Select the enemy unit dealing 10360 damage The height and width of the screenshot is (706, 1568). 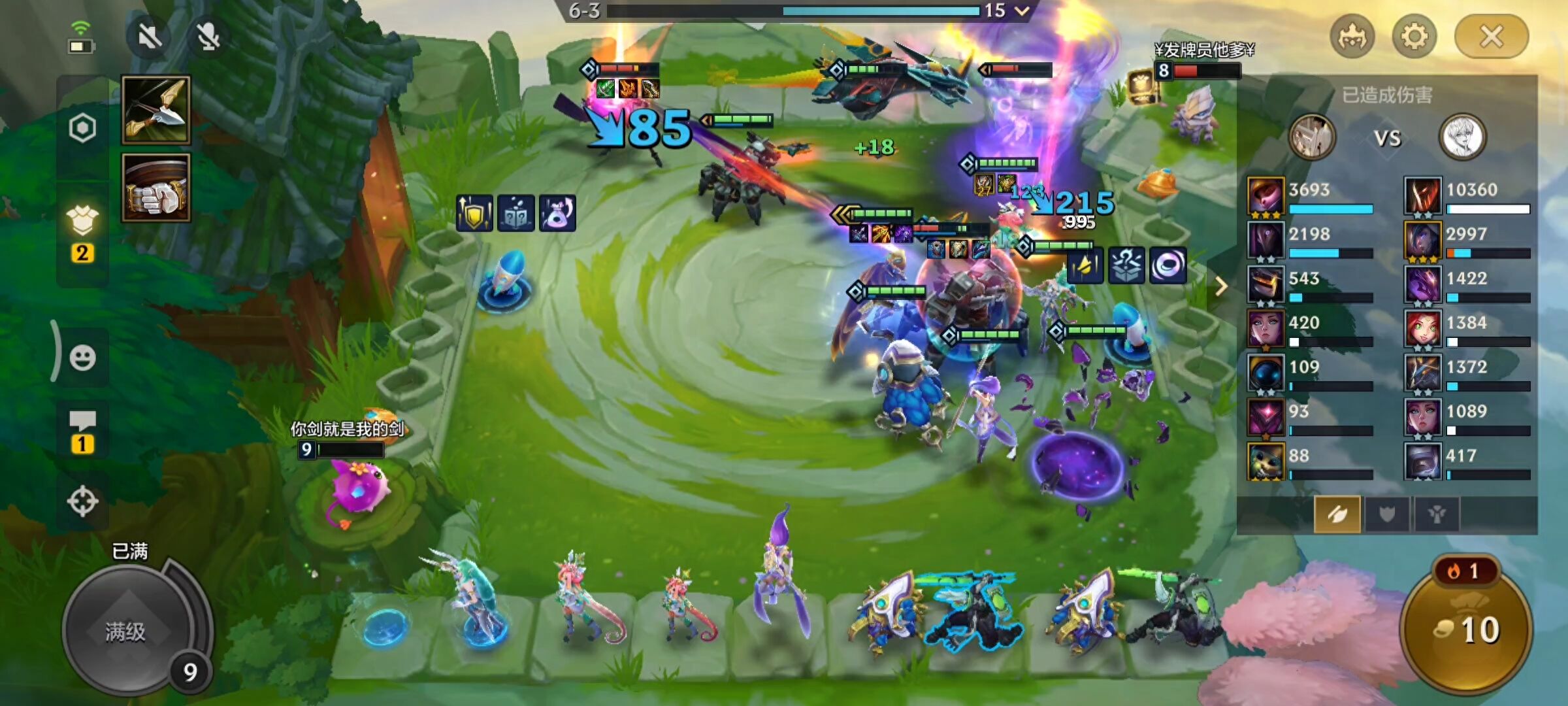pyautogui.click(x=1422, y=195)
